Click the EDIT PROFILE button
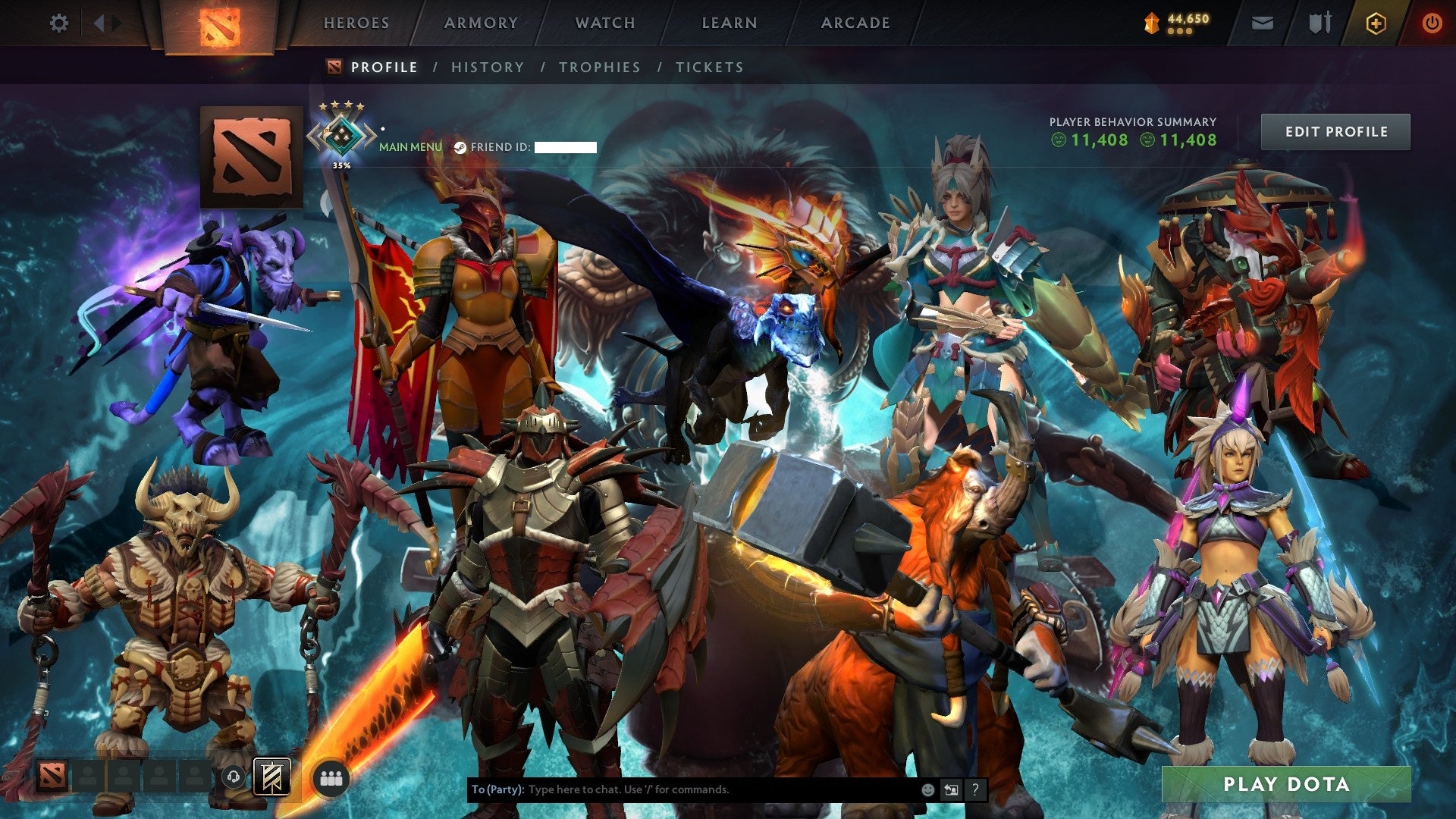The width and height of the screenshot is (1456, 819). pyautogui.click(x=1335, y=131)
